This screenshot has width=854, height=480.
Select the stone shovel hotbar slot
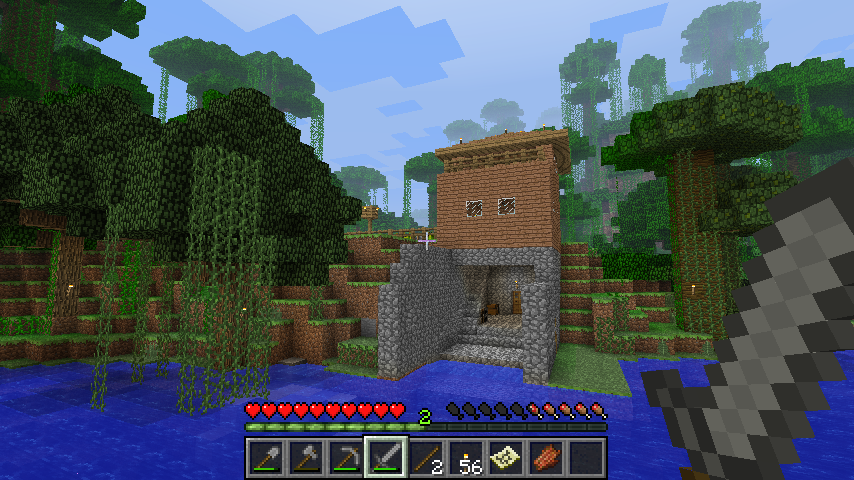[266, 458]
